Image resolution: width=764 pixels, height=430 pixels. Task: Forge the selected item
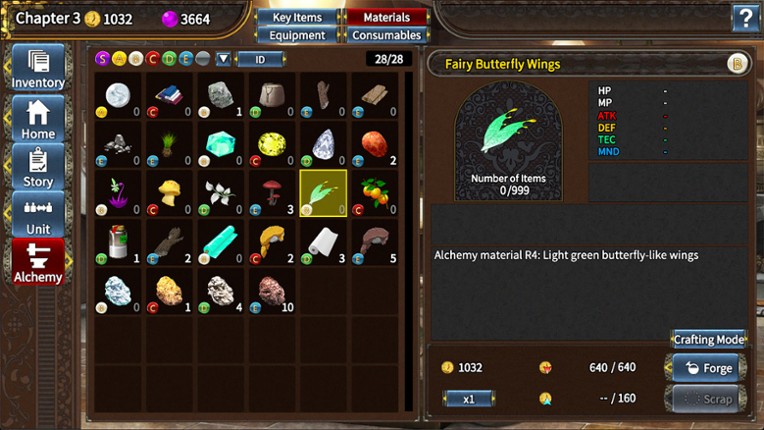point(708,368)
